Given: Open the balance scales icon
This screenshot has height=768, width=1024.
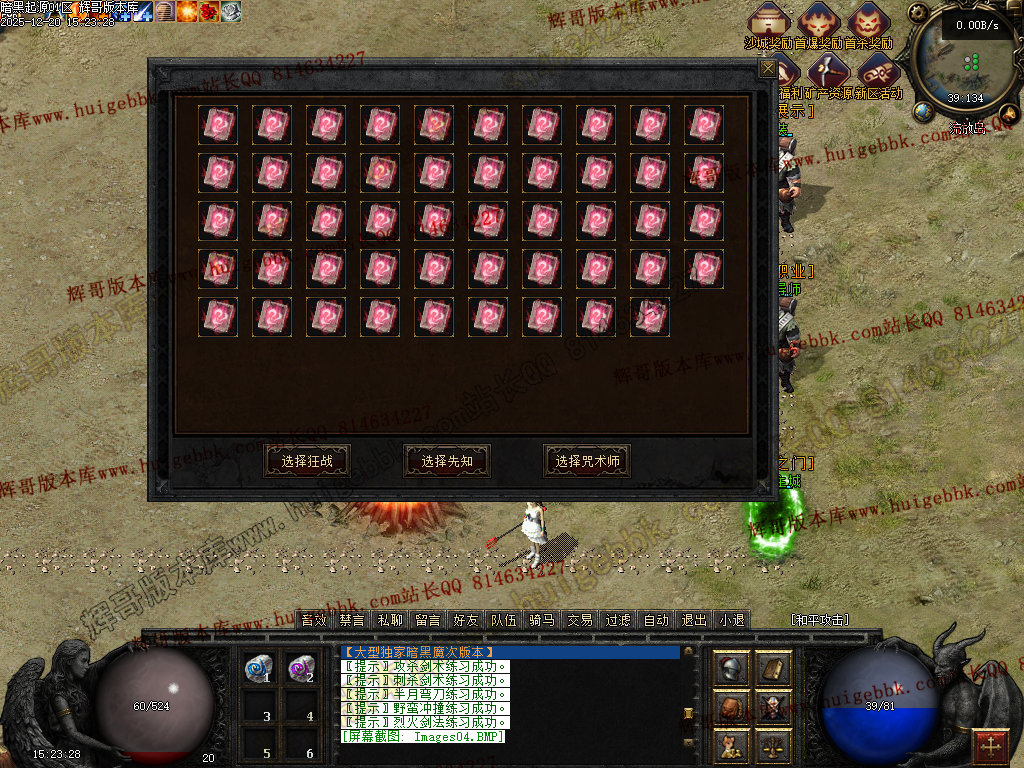Looking at the screenshot, I should click(773, 744).
